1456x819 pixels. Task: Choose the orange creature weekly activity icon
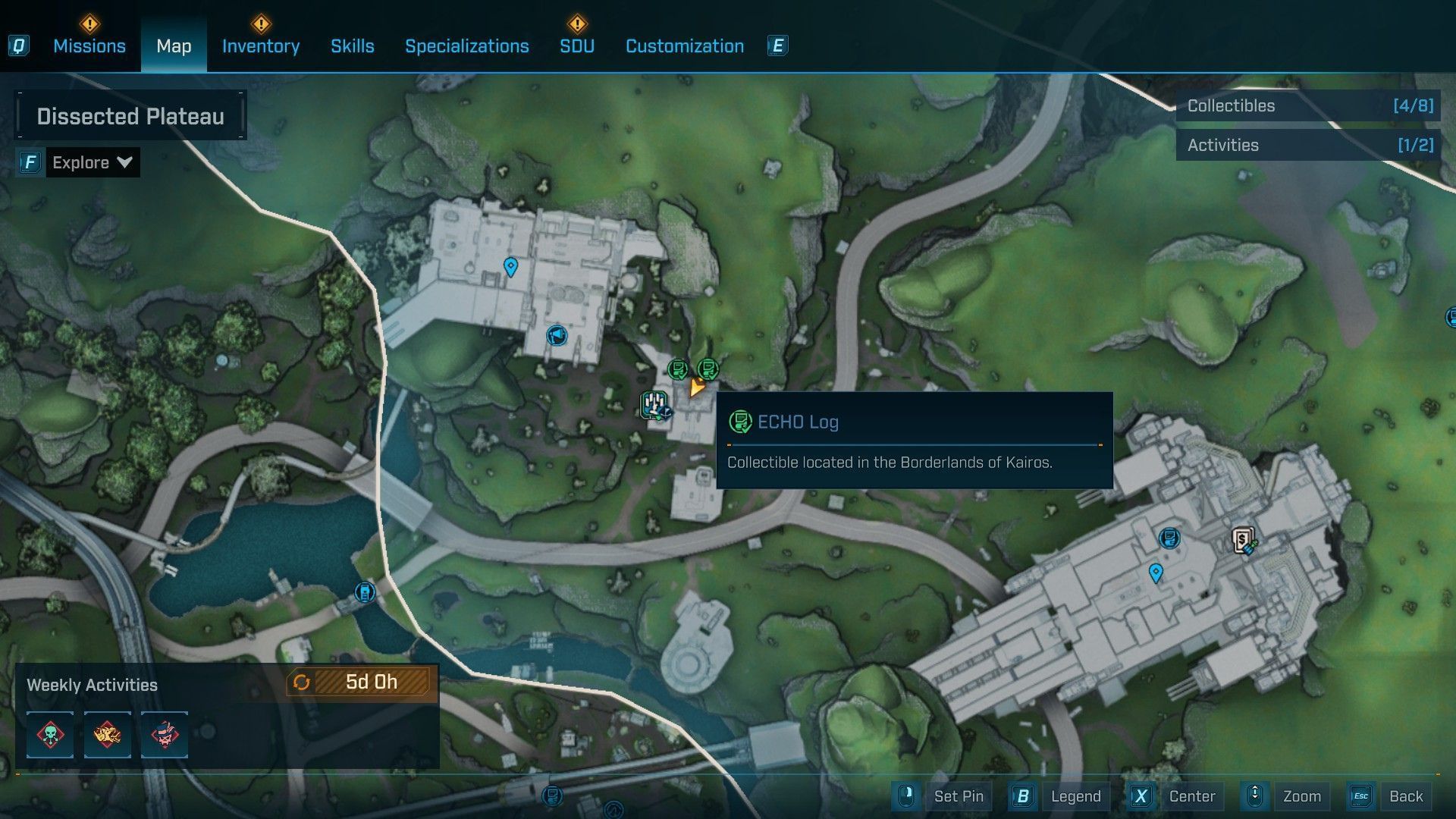pyautogui.click(x=107, y=734)
